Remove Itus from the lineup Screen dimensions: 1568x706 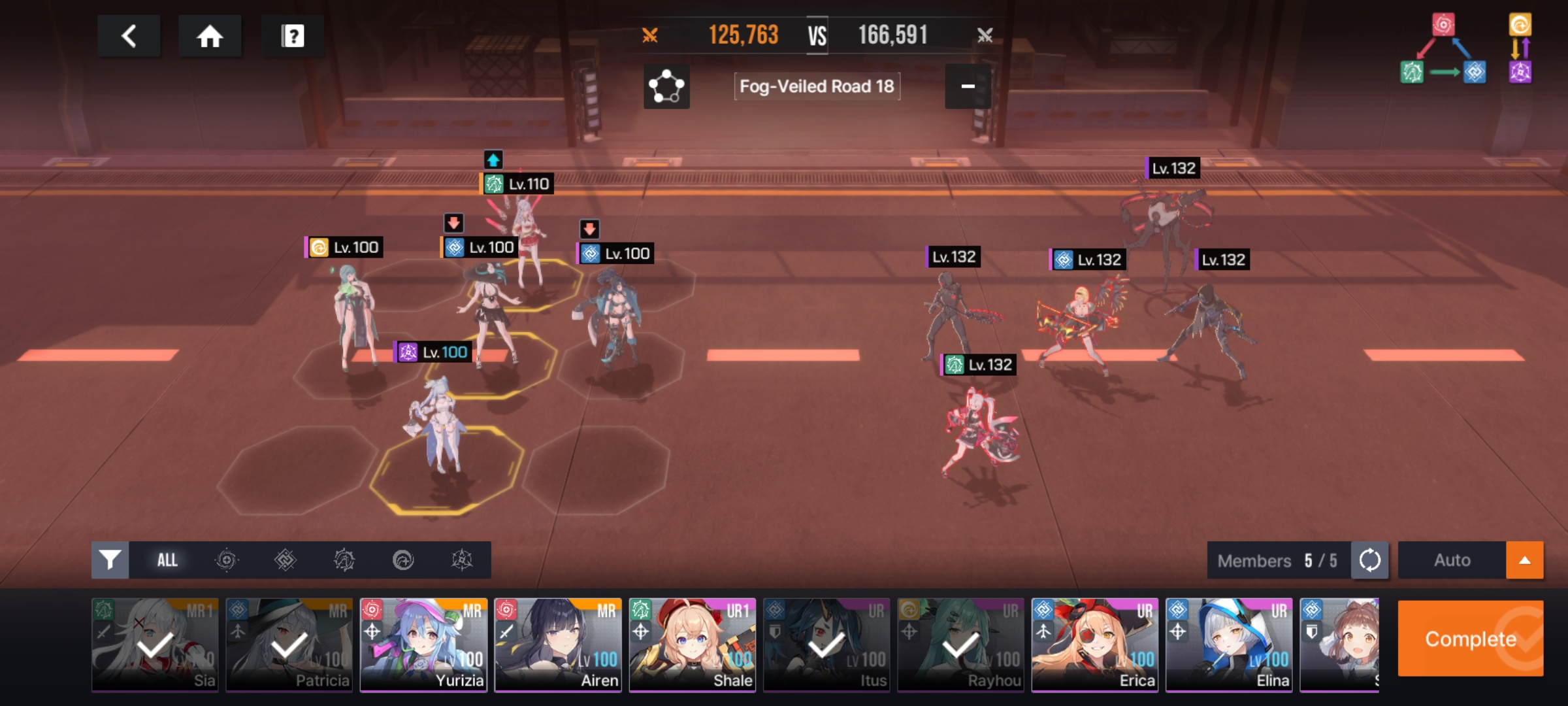[x=827, y=645]
